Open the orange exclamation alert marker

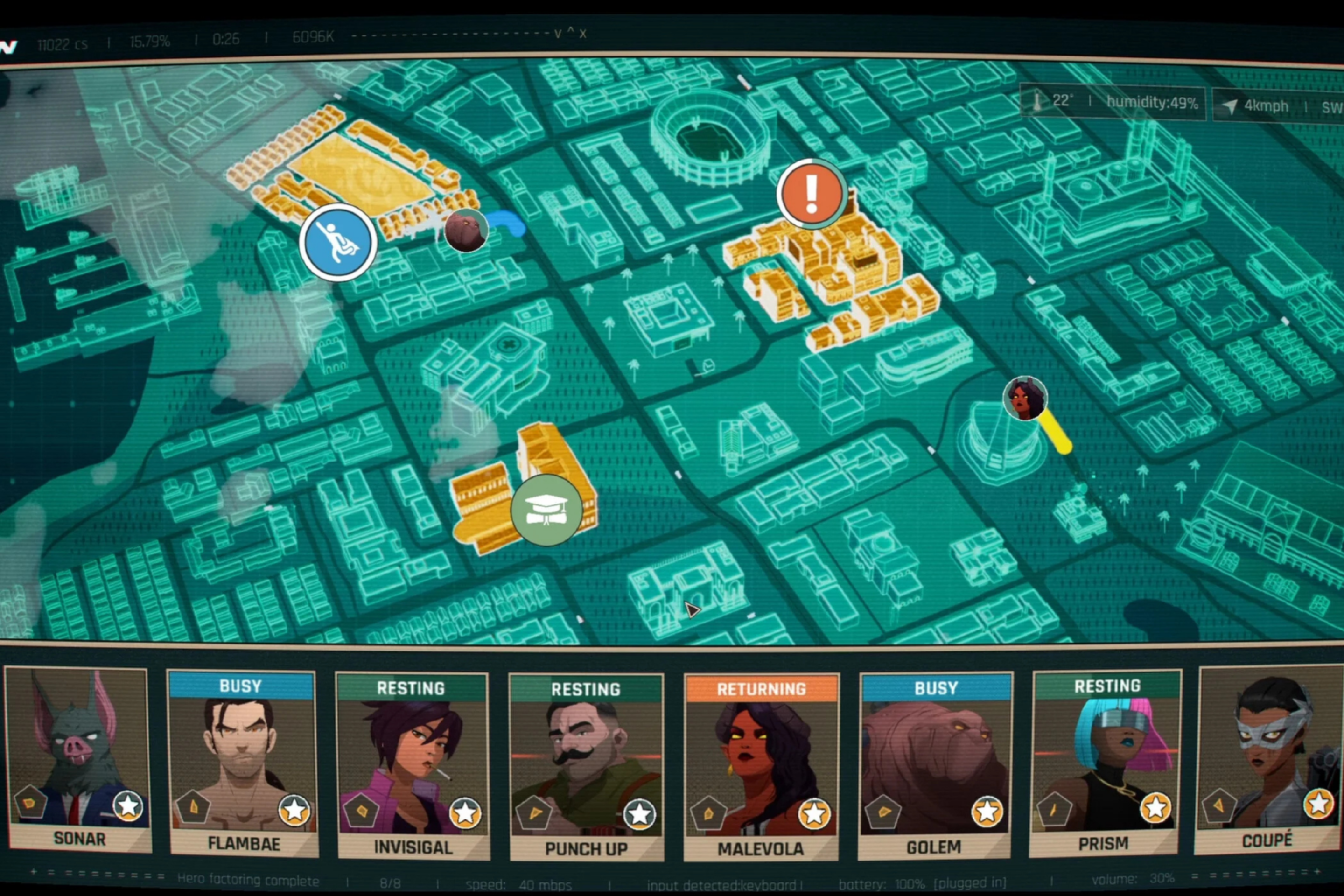tap(812, 193)
